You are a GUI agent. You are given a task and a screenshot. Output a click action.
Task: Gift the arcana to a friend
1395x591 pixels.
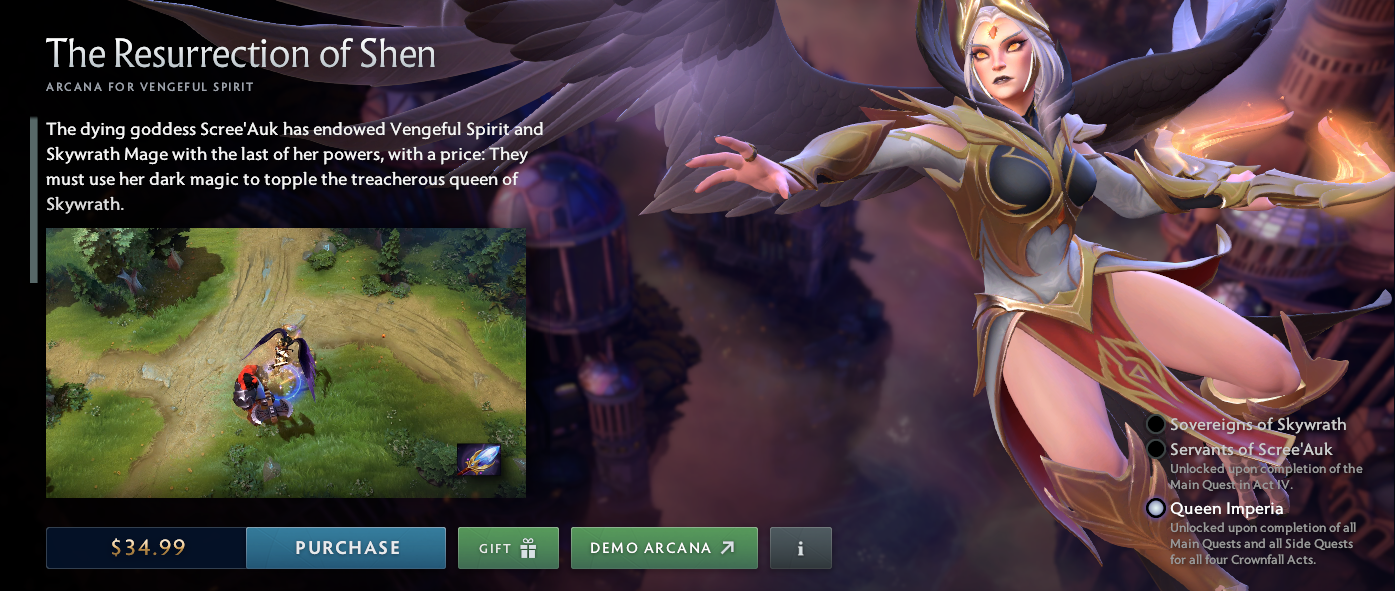[x=508, y=548]
